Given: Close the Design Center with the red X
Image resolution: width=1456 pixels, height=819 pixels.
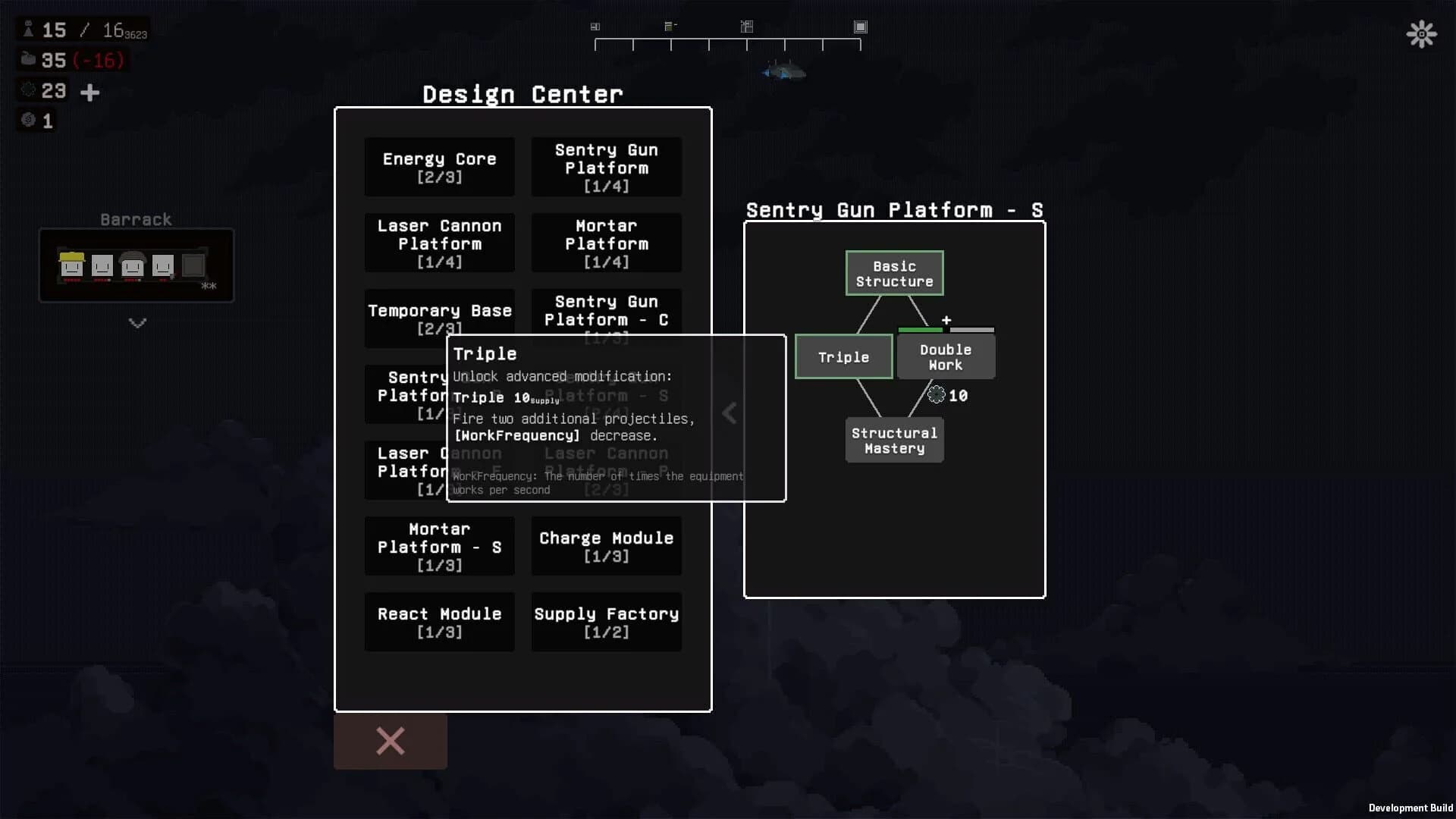Looking at the screenshot, I should click(390, 741).
